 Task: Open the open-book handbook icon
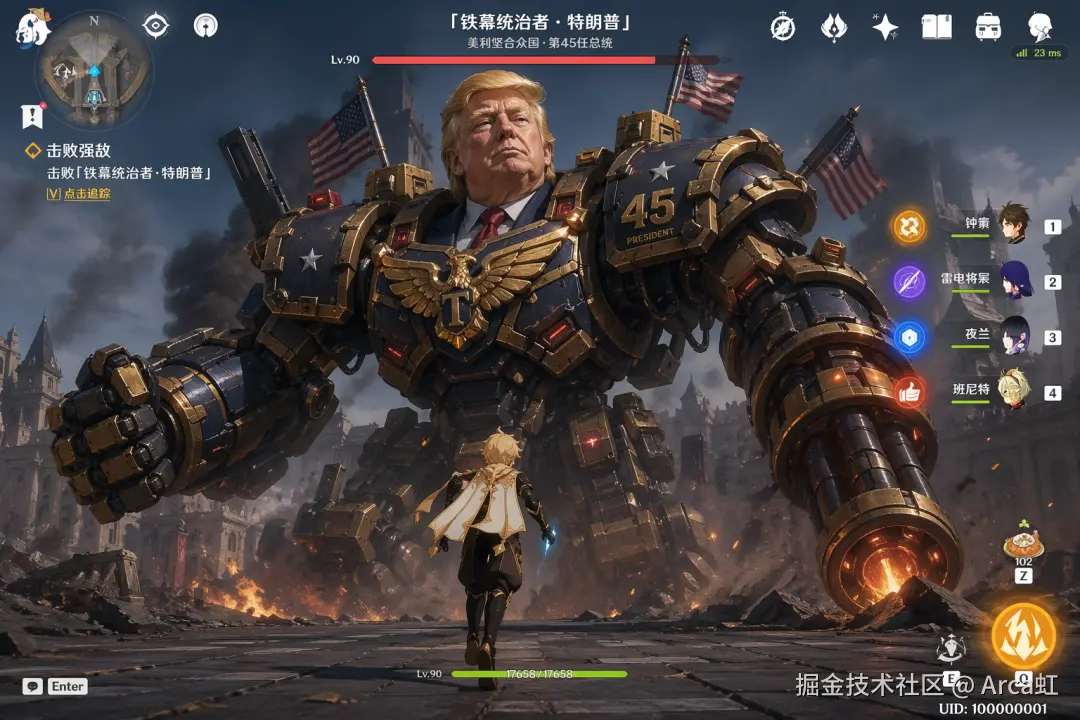tap(937, 27)
